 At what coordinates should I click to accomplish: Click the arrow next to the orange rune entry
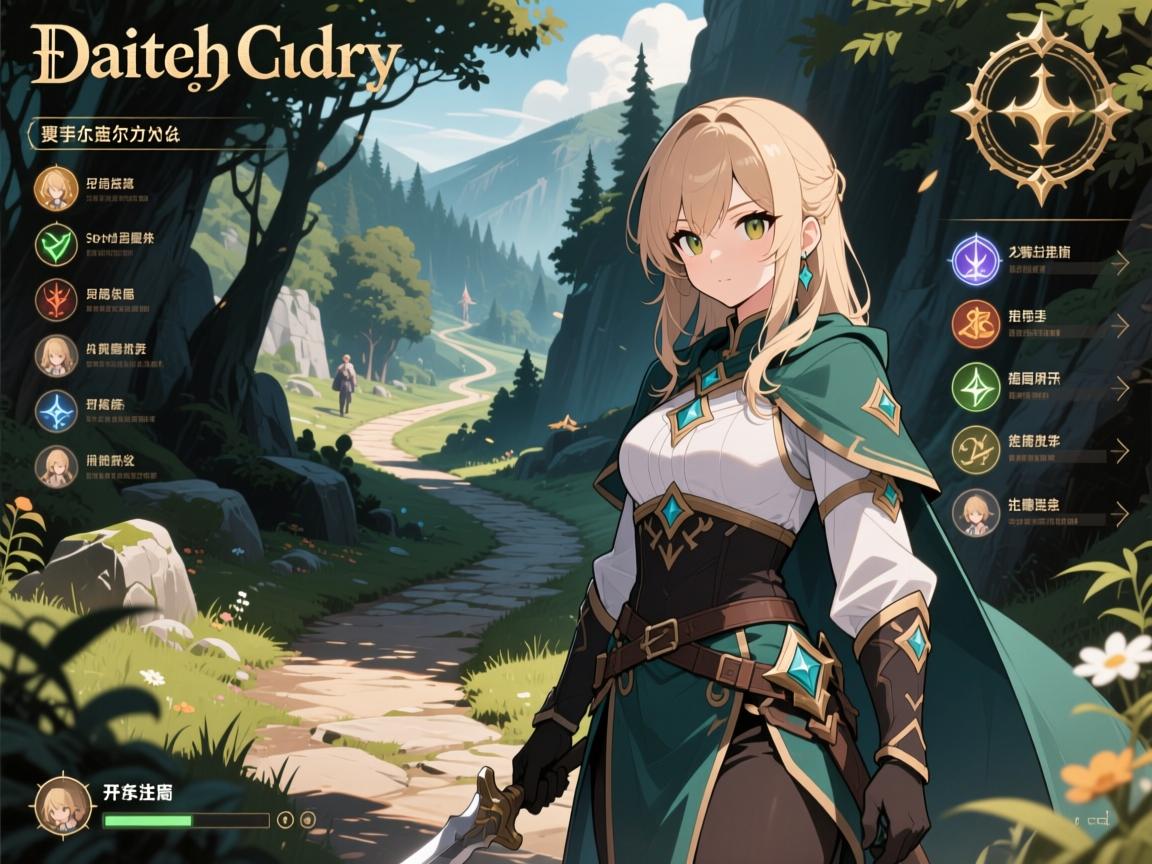[1121, 325]
